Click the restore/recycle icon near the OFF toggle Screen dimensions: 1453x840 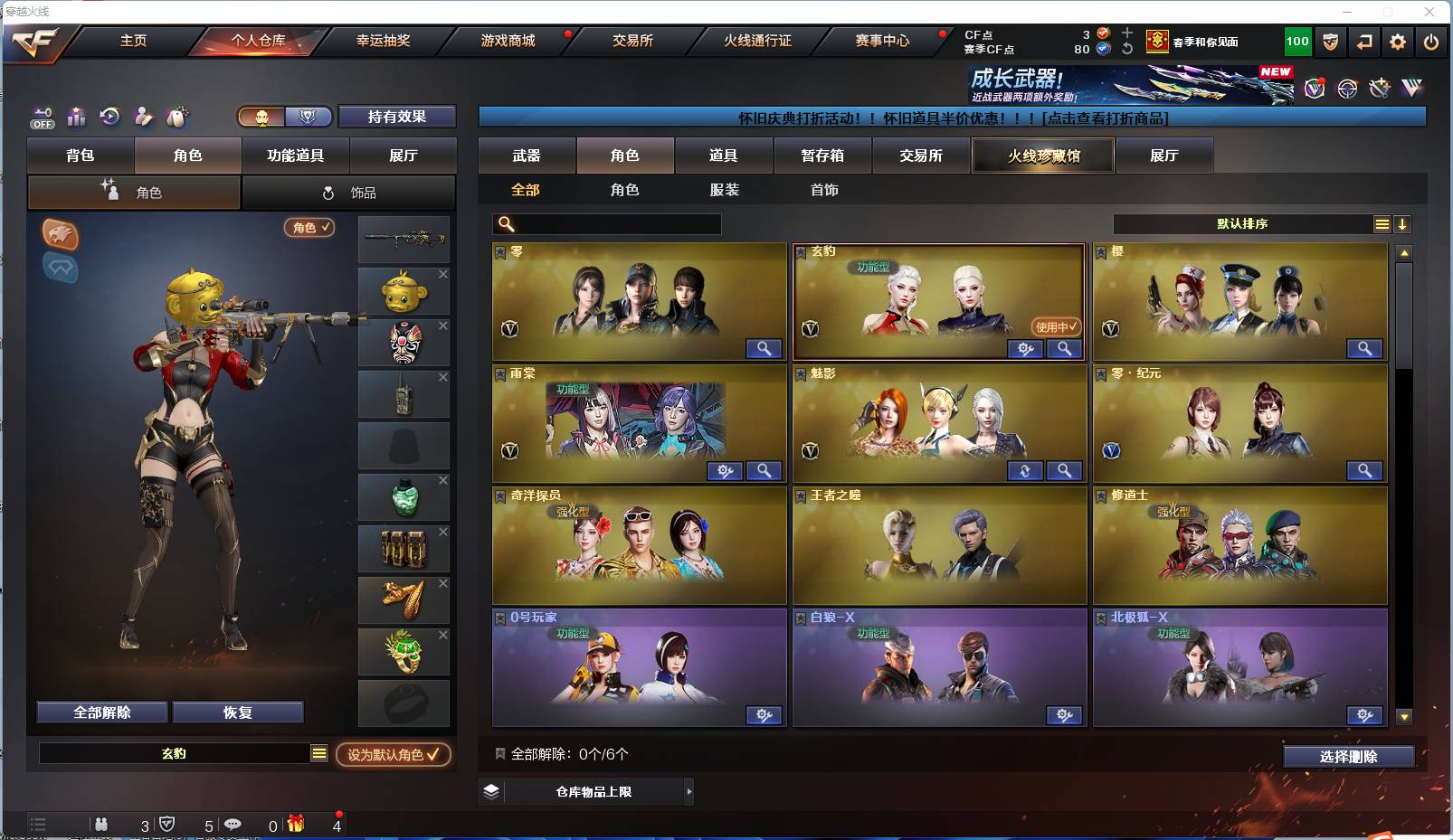[110, 116]
